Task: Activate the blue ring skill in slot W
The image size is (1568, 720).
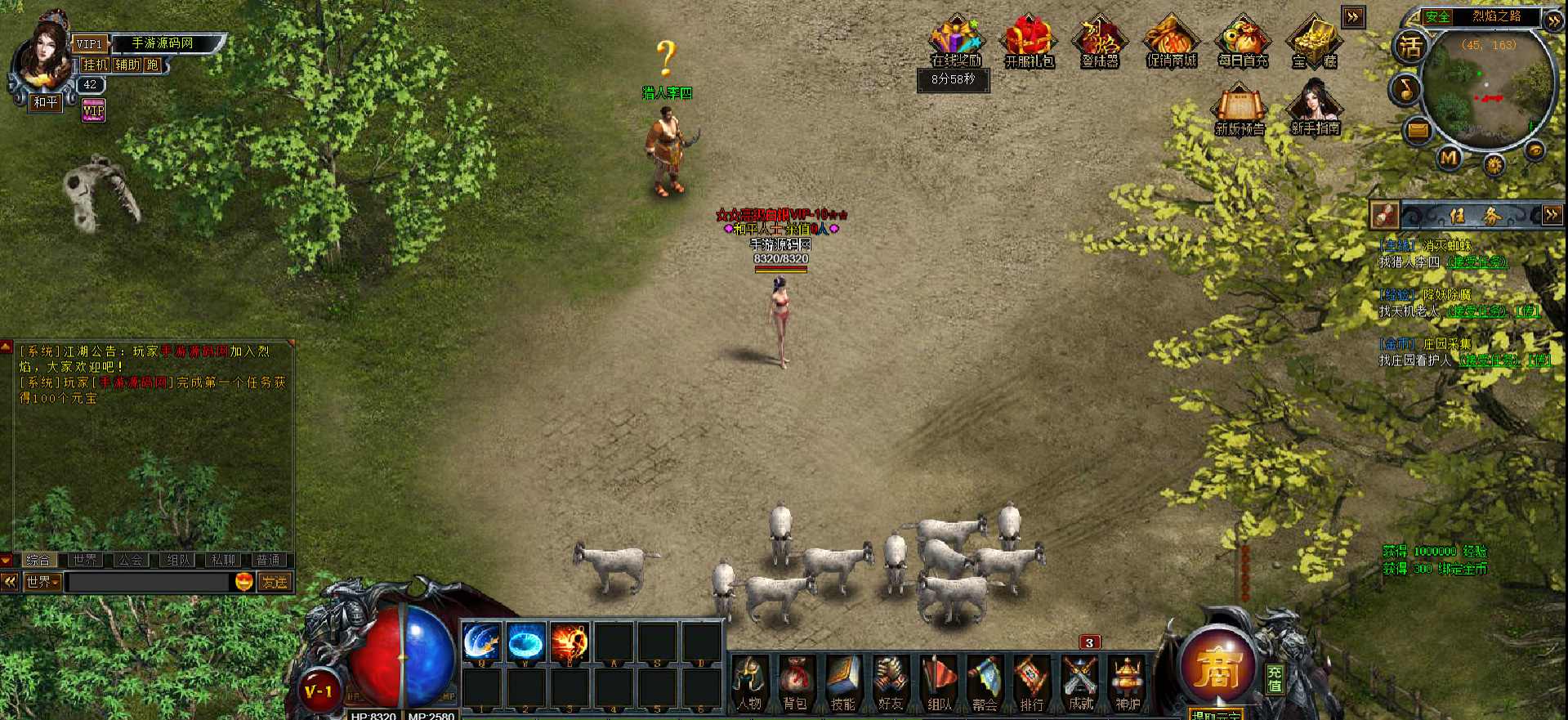Action: [525, 642]
